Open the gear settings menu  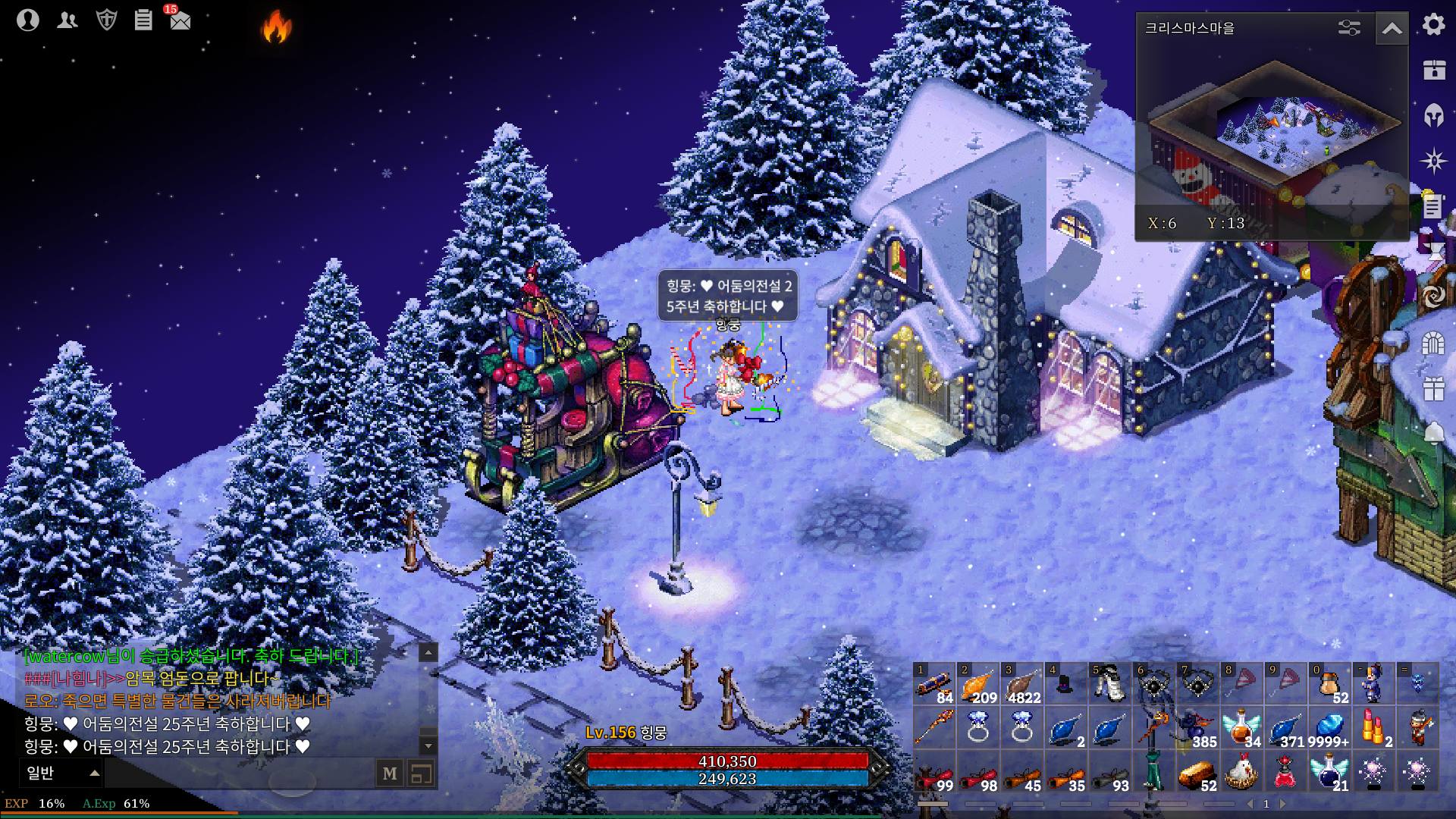pos(1433,25)
